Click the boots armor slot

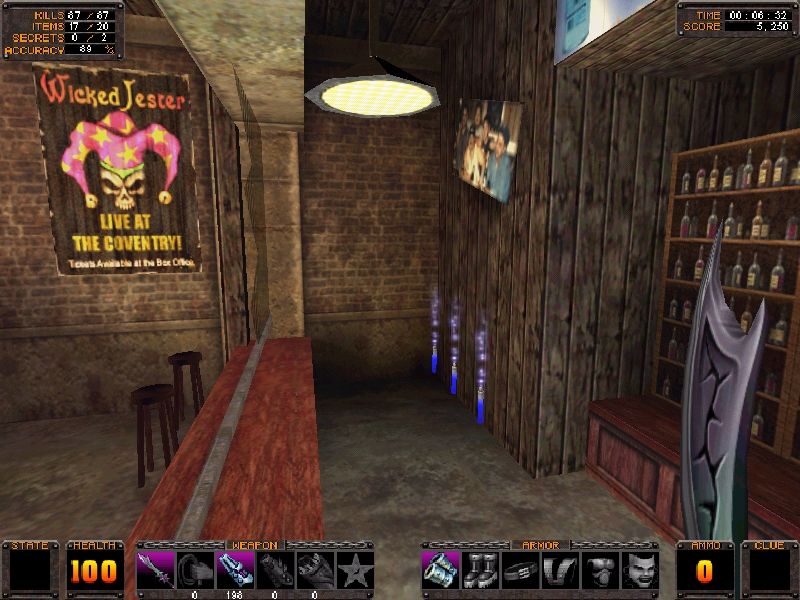pyautogui.click(x=480, y=570)
